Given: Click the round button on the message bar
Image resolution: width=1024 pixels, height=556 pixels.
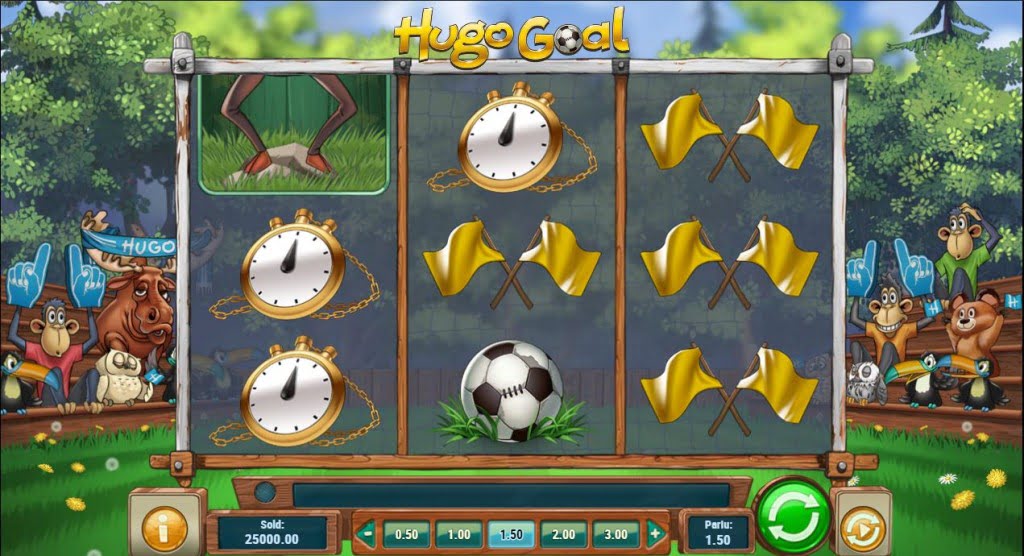Looking at the screenshot, I should point(265,493).
